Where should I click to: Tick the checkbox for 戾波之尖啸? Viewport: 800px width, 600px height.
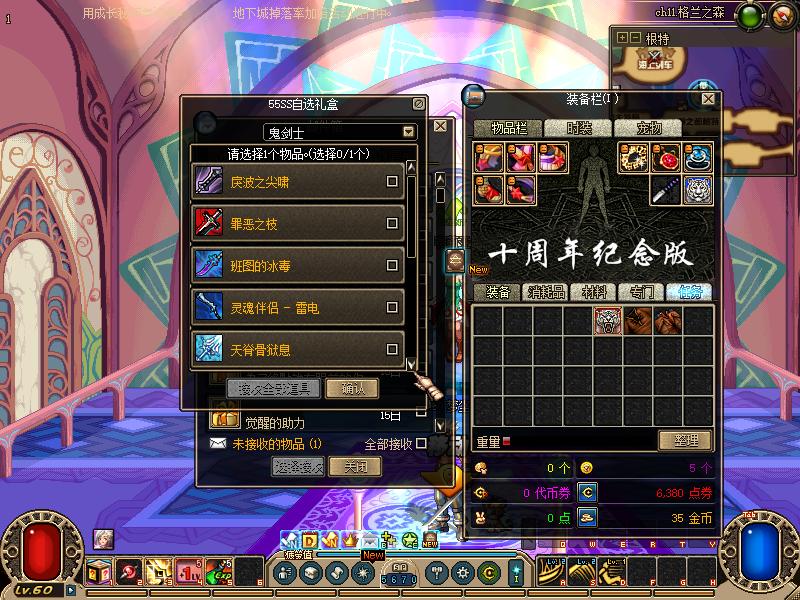point(392,182)
